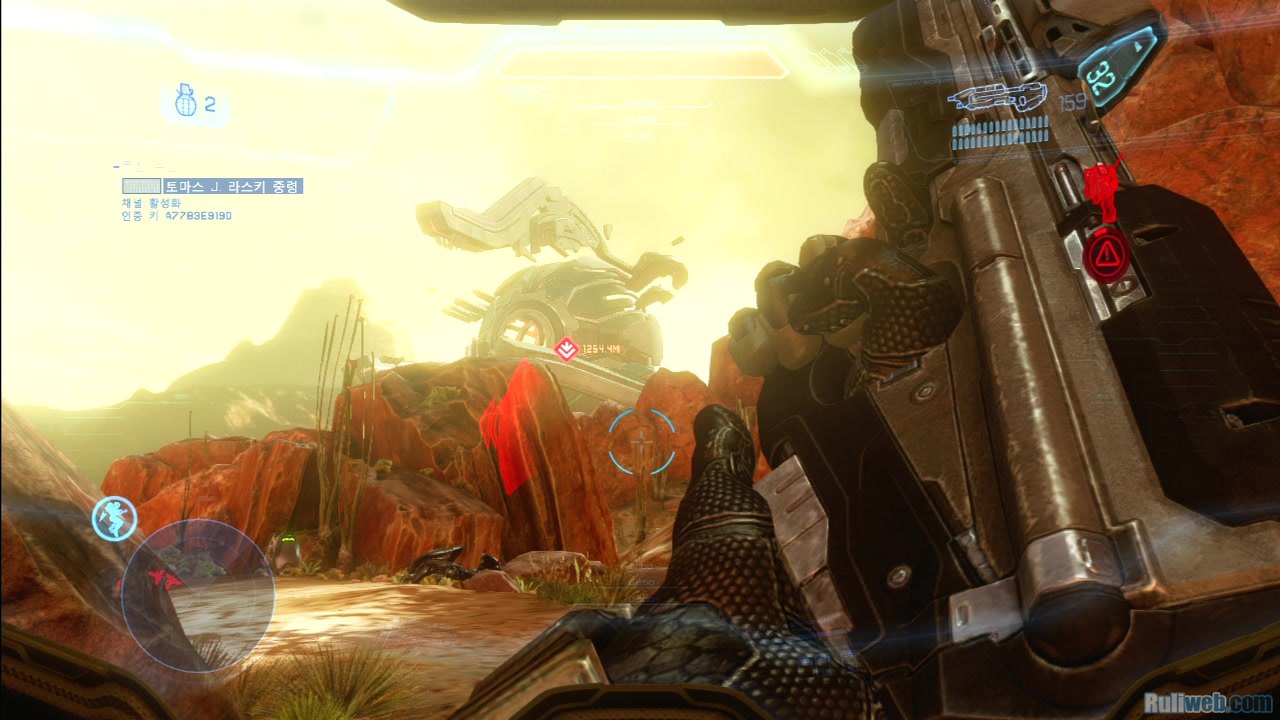Screen dimensions: 1280x720
Task: Click the objective waypoint diamond marker
Action: (x=566, y=349)
